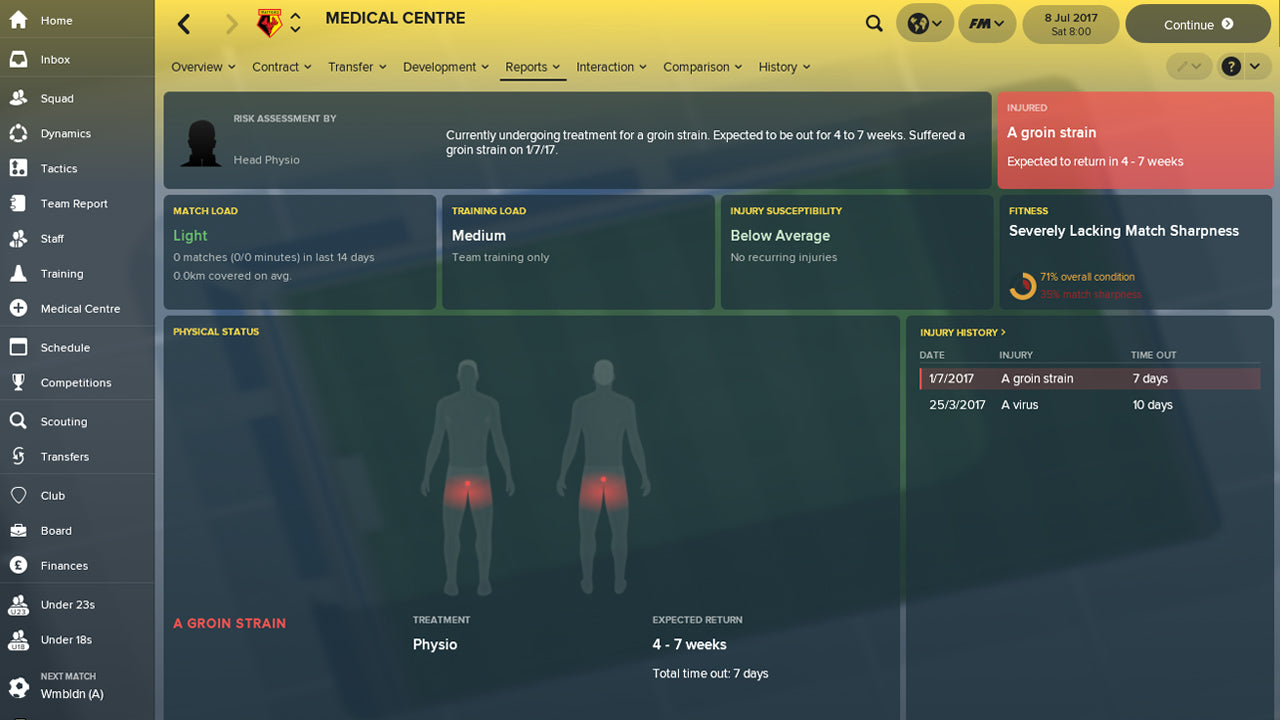The height and width of the screenshot is (720, 1280).
Task: Open the help question mark menu
Action: (1231, 67)
